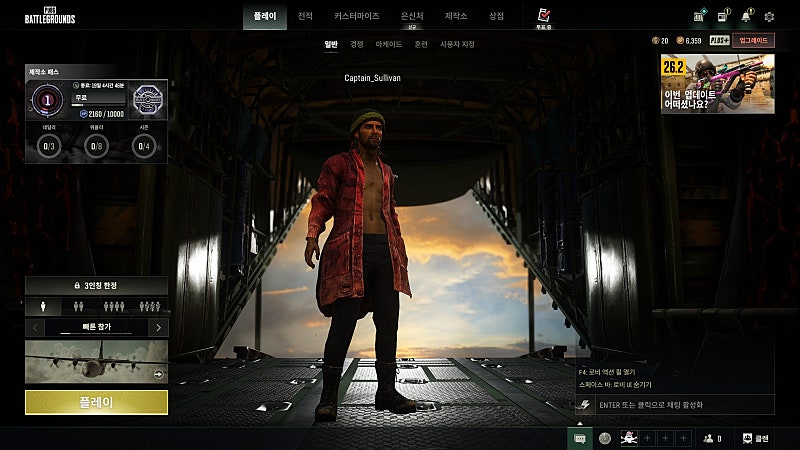Viewport: 800px width, 450px height.
Task: Click the 업그레이드 upgrade button
Action: (752, 40)
